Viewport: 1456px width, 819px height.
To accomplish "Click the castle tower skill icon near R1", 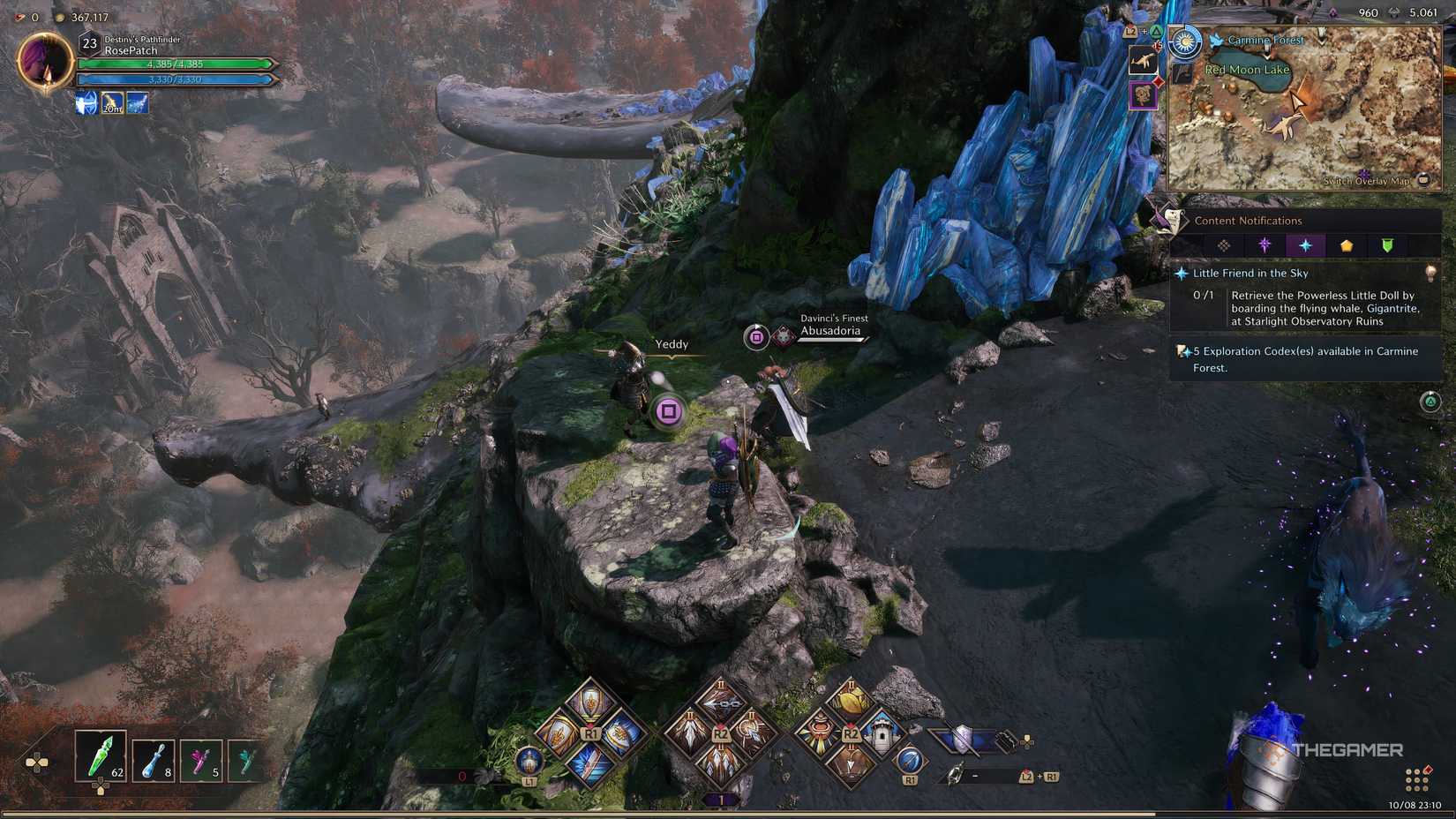I will tap(881, 734).
